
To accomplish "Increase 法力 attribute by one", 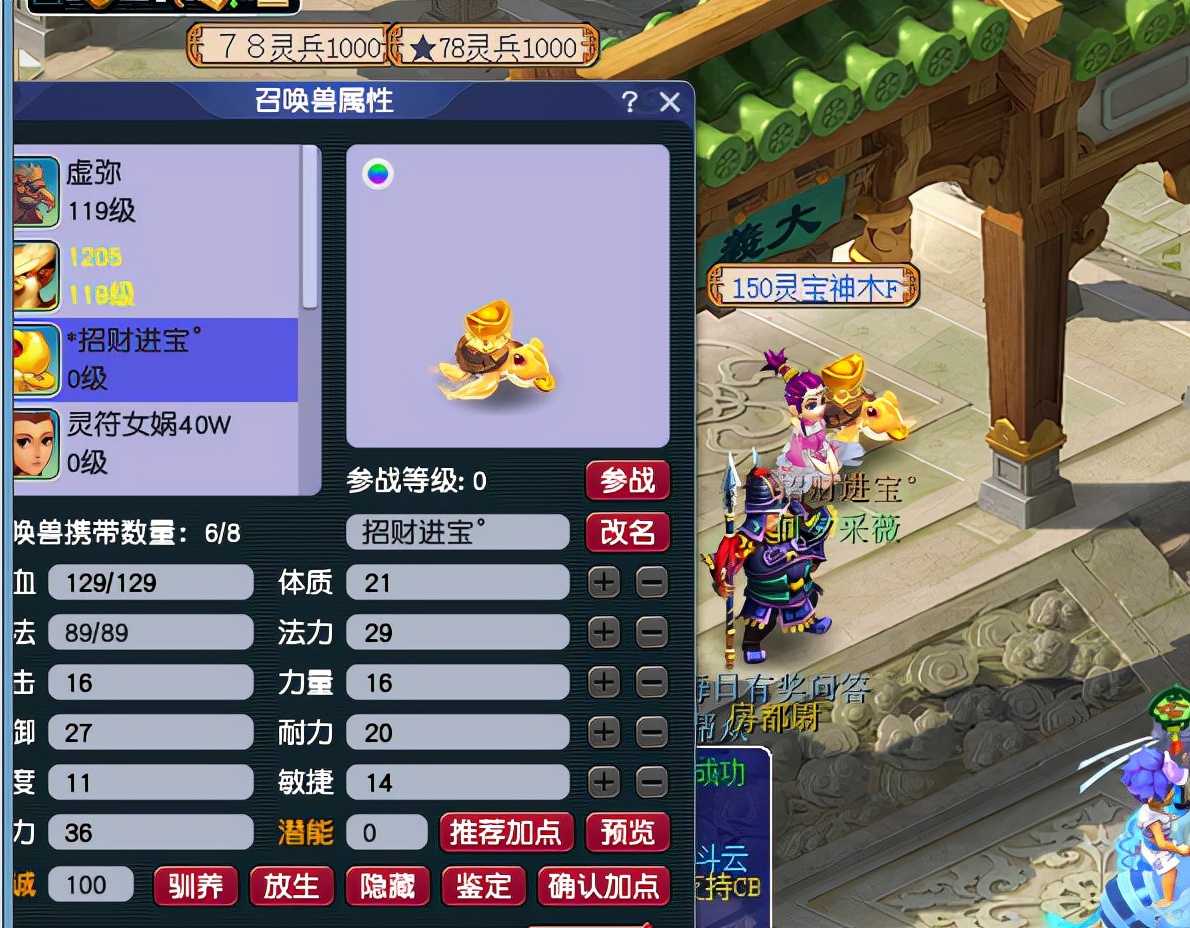I will point(604,632).
